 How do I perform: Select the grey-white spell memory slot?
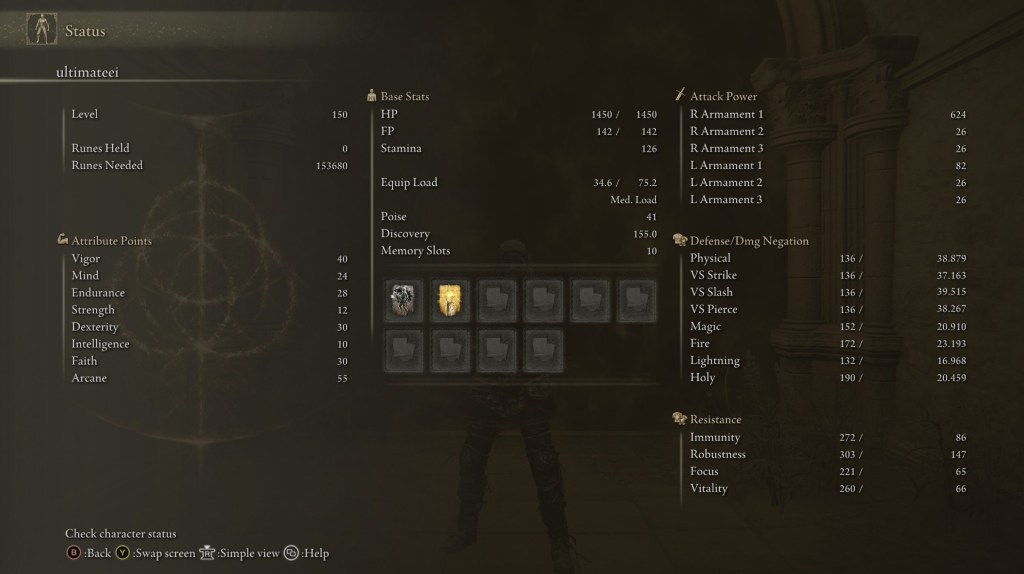coord(403,300)
